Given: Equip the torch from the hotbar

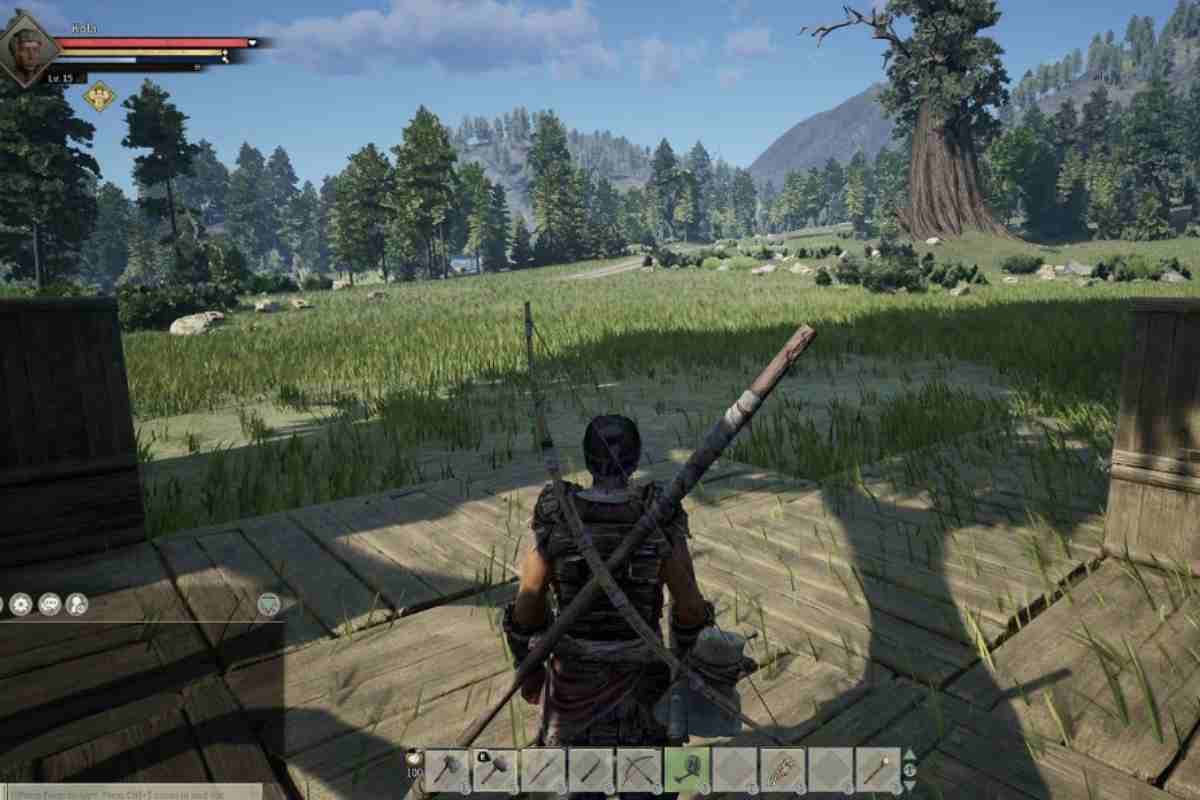Looking at the screenshot, I should [x=878, y=769].
